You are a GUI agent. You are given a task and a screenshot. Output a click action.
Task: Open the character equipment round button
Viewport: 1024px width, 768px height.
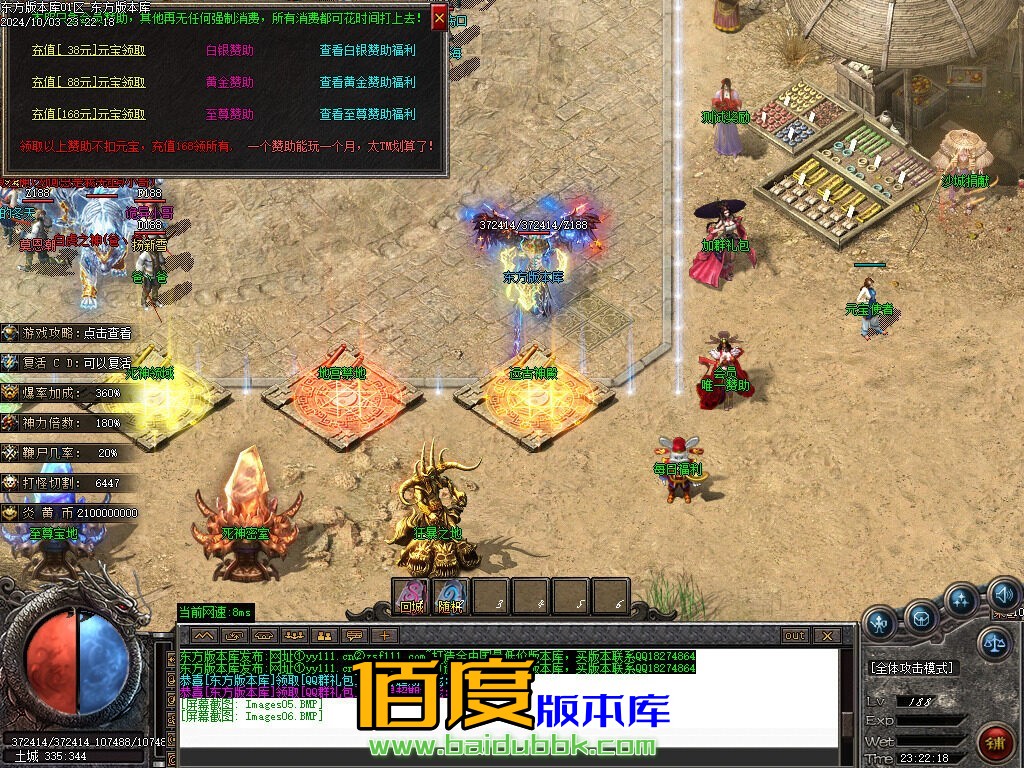880,621
